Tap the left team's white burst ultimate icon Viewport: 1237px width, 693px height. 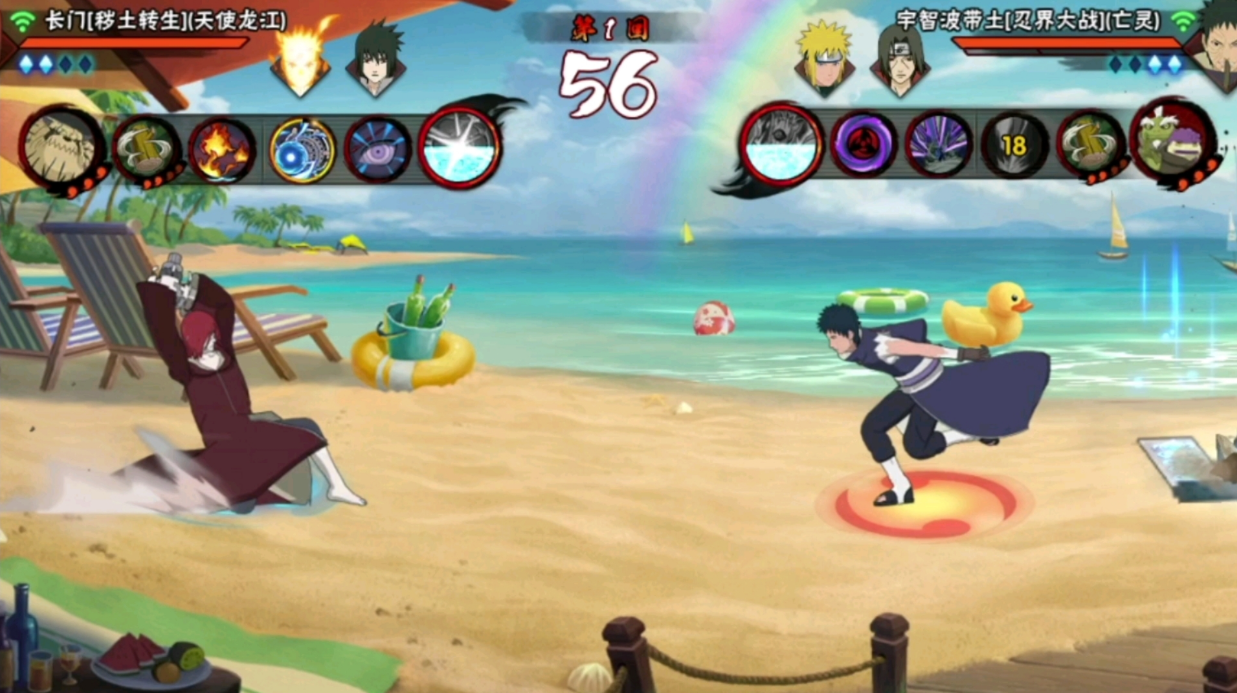pyautogui.click(x=459, y=148)
